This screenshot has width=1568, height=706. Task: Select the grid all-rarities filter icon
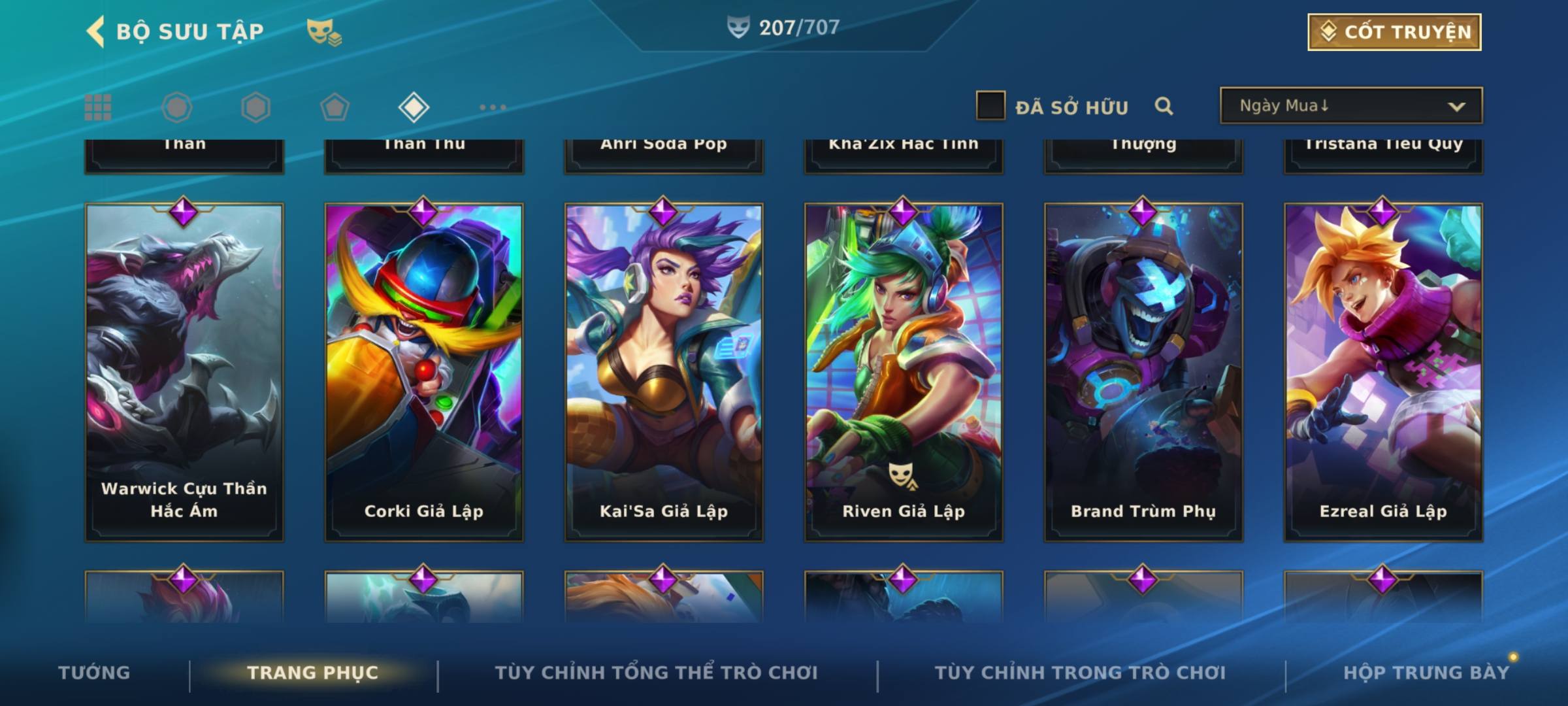[x=98, y=107]
